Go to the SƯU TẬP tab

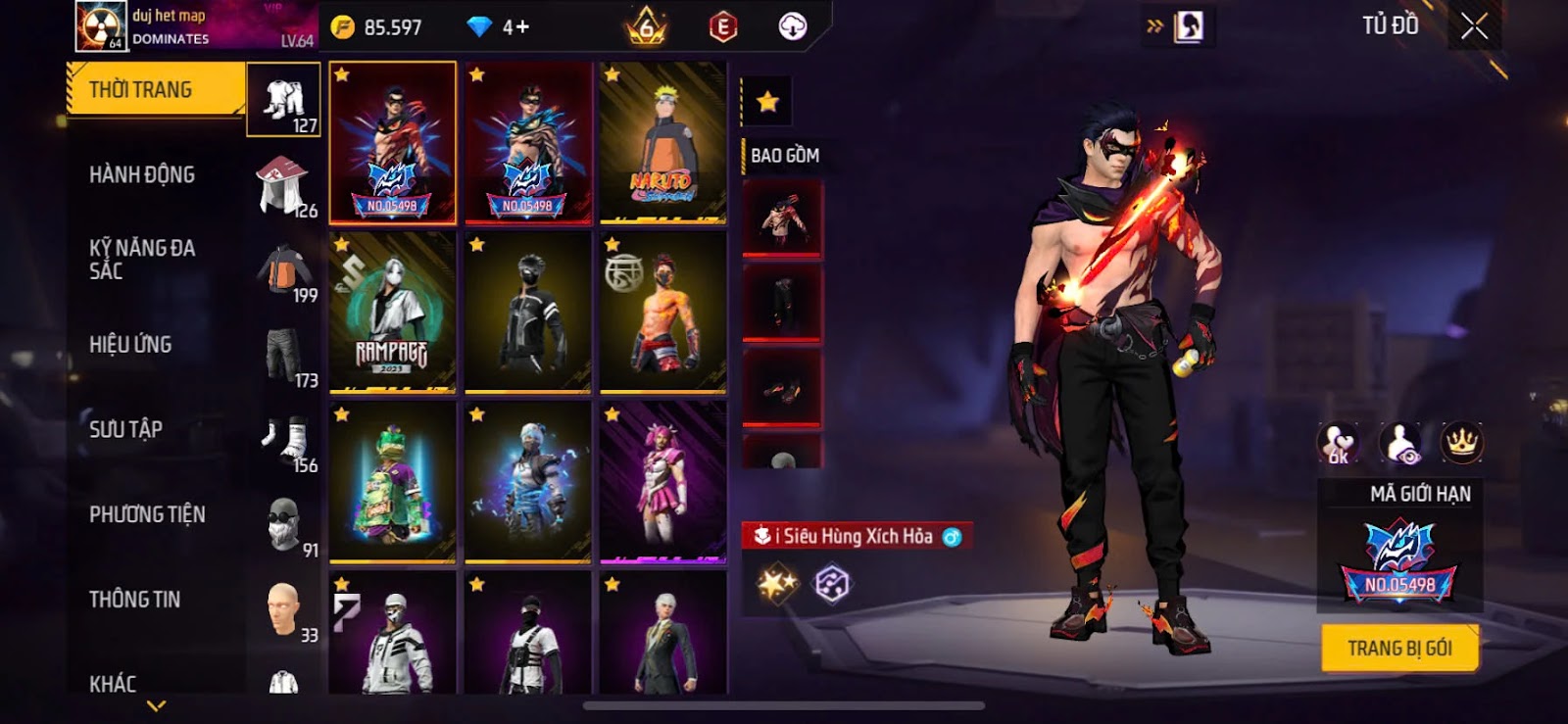(125, 429)
